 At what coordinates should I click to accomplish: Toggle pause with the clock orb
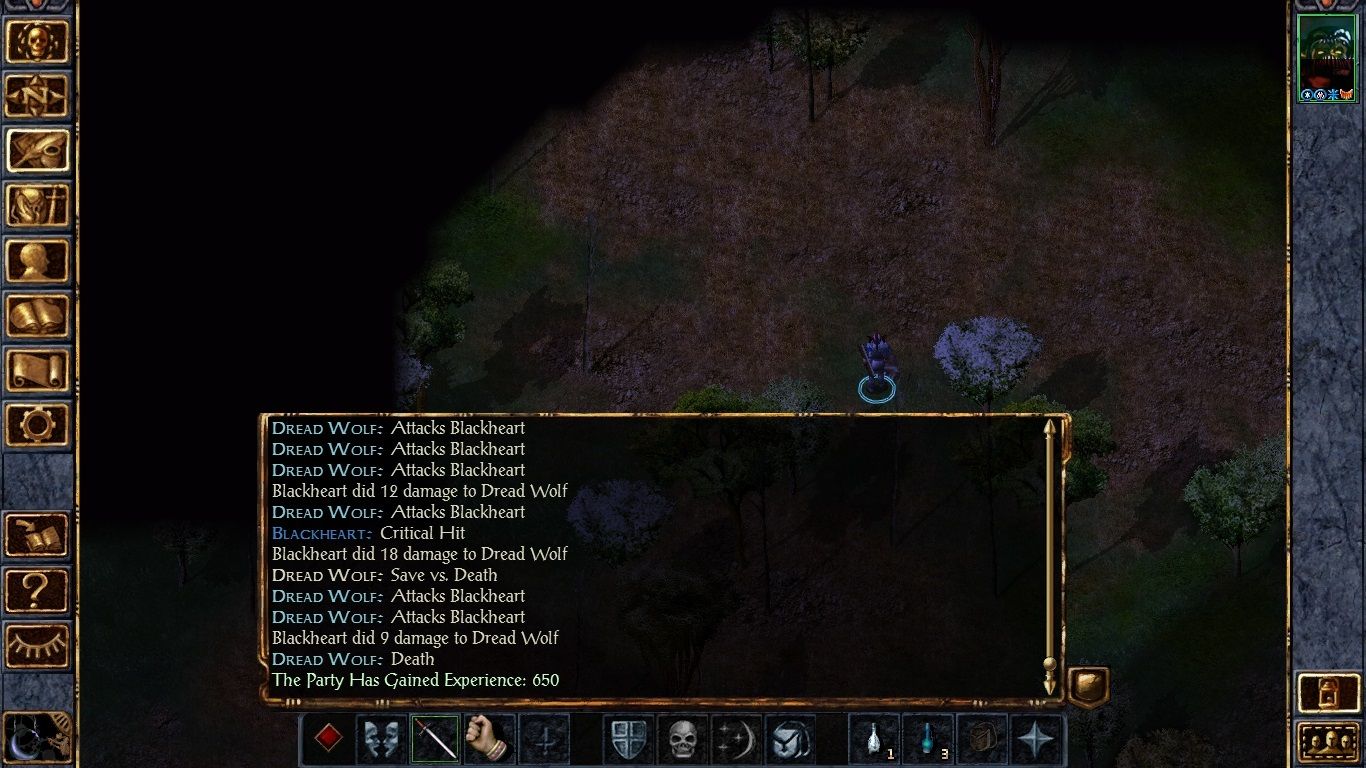tap(36, 738)
